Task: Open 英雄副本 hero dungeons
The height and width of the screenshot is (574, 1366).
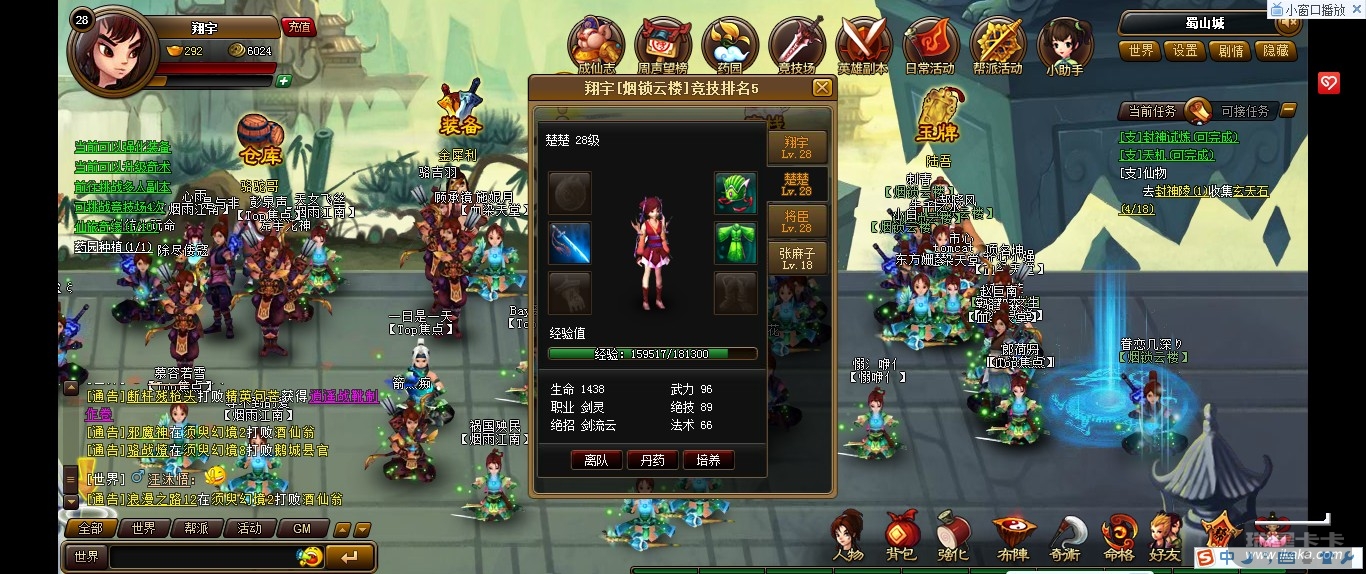Action: click(863, 46)
